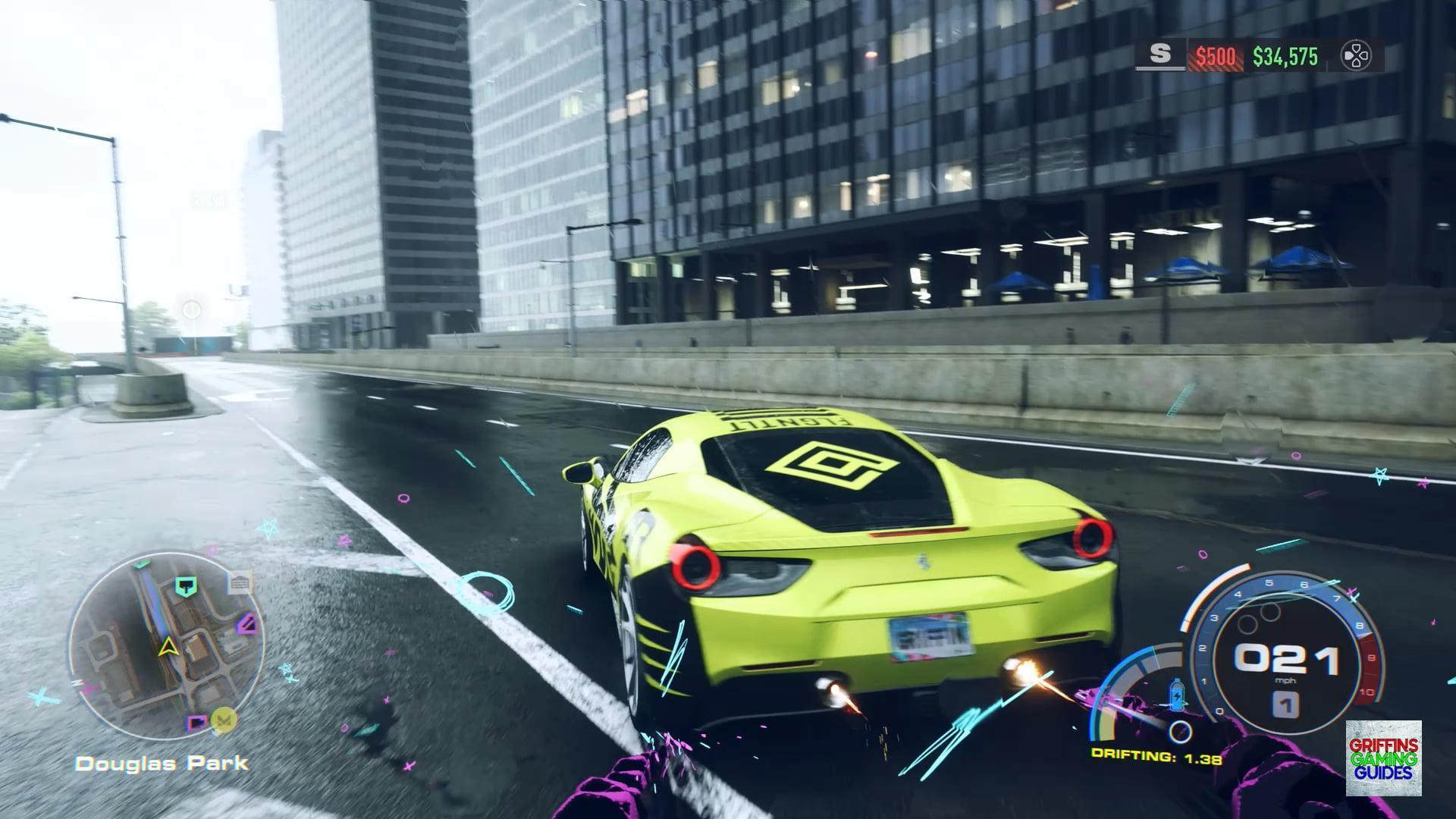Click the teal shield marker on minimap
1456x819 pixels.
[x=185, y=585]
